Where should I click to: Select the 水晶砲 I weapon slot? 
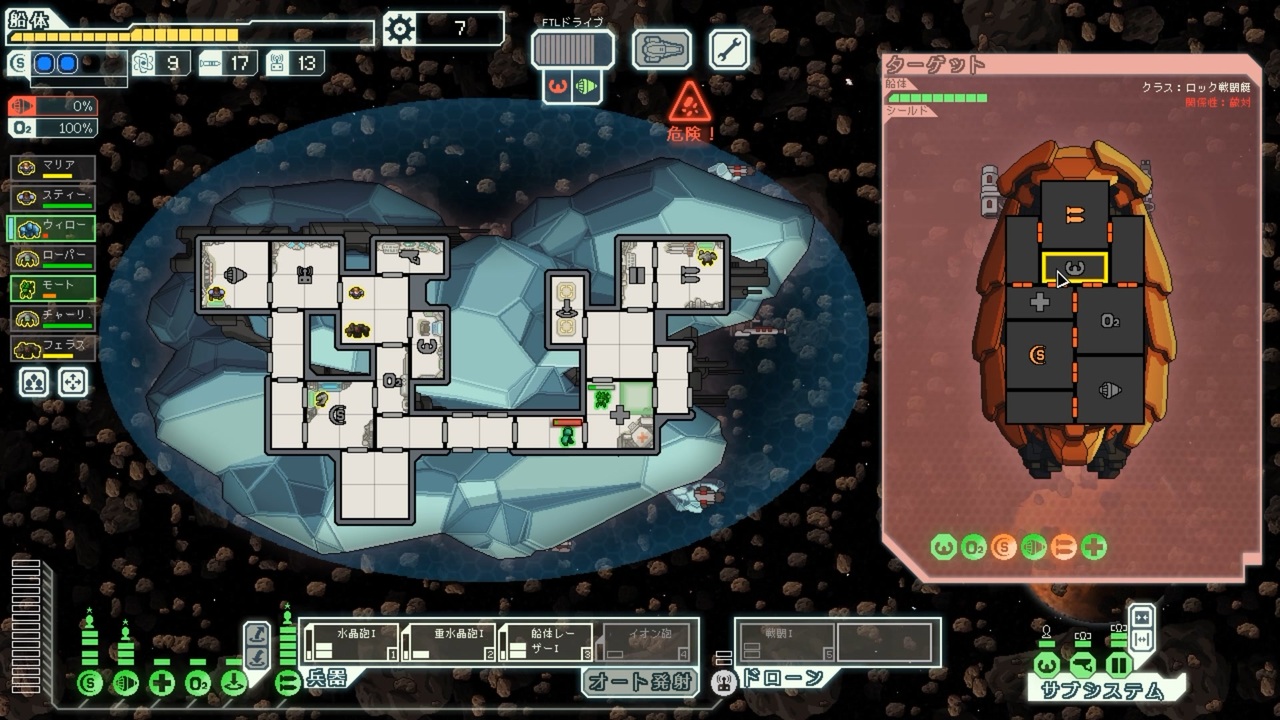pyautogui.click(x=350, y=642)
